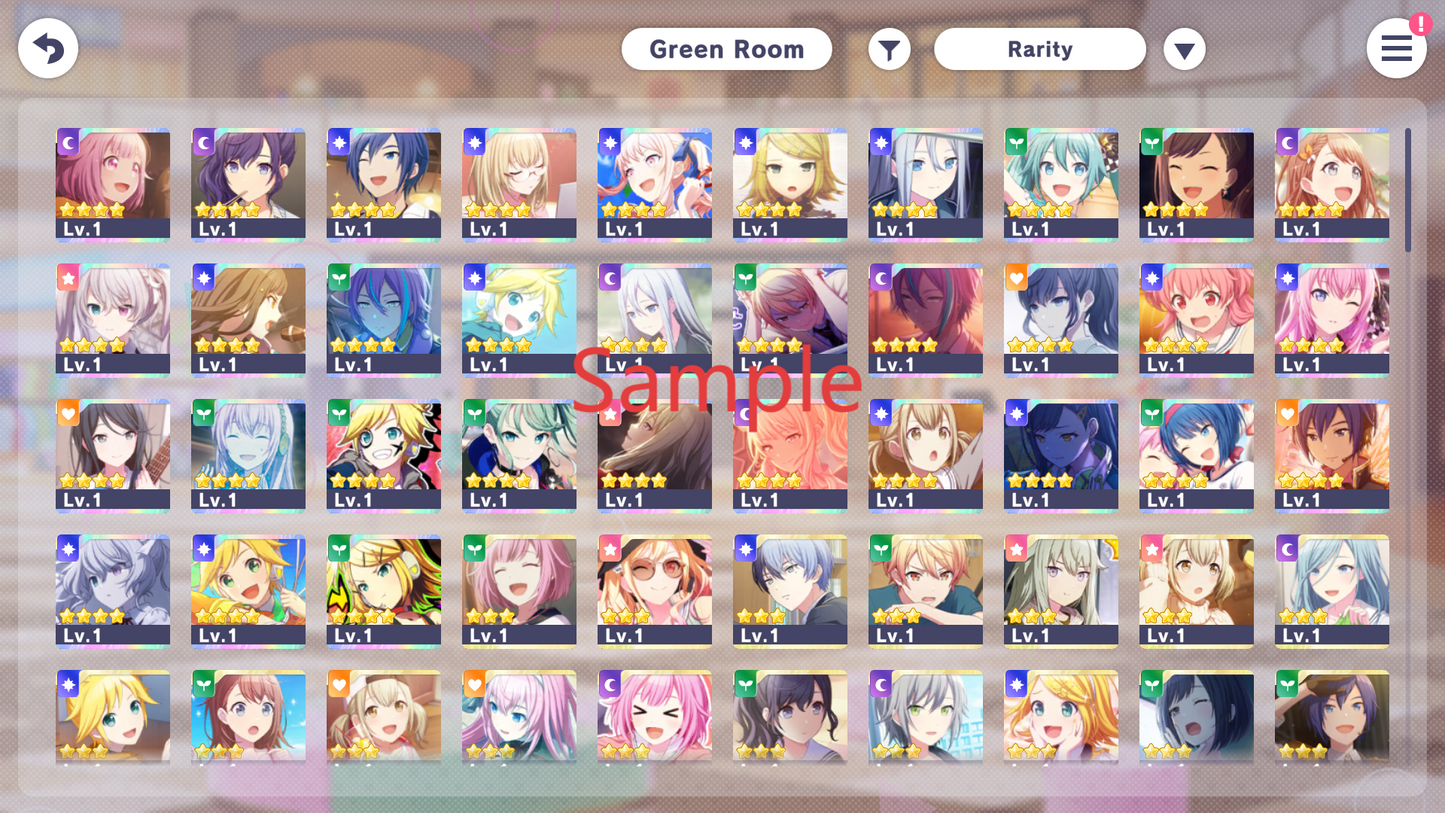Open the Rarity sort dropdown

[x=1040, y=48]
